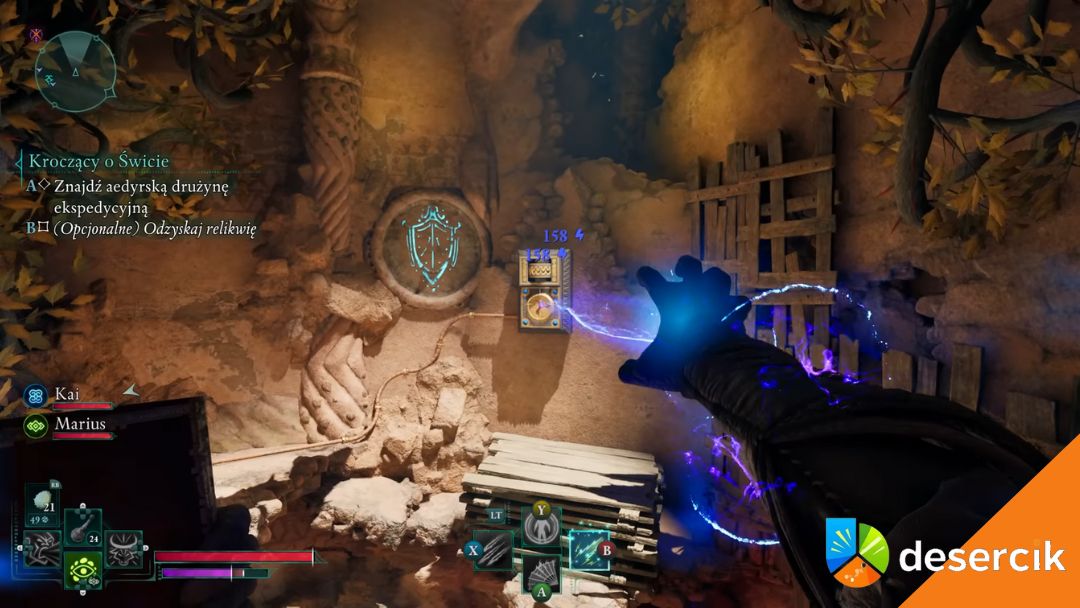This screenshot has height=608, width=1080.
Task: Click the desercik watermark logo
Action: (x=945, y=553)
